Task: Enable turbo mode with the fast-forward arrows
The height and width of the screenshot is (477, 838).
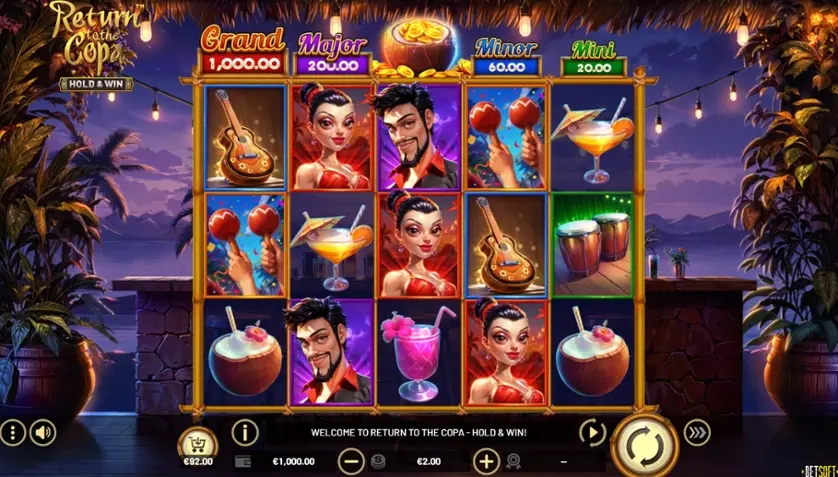Action: pos(697,432)
